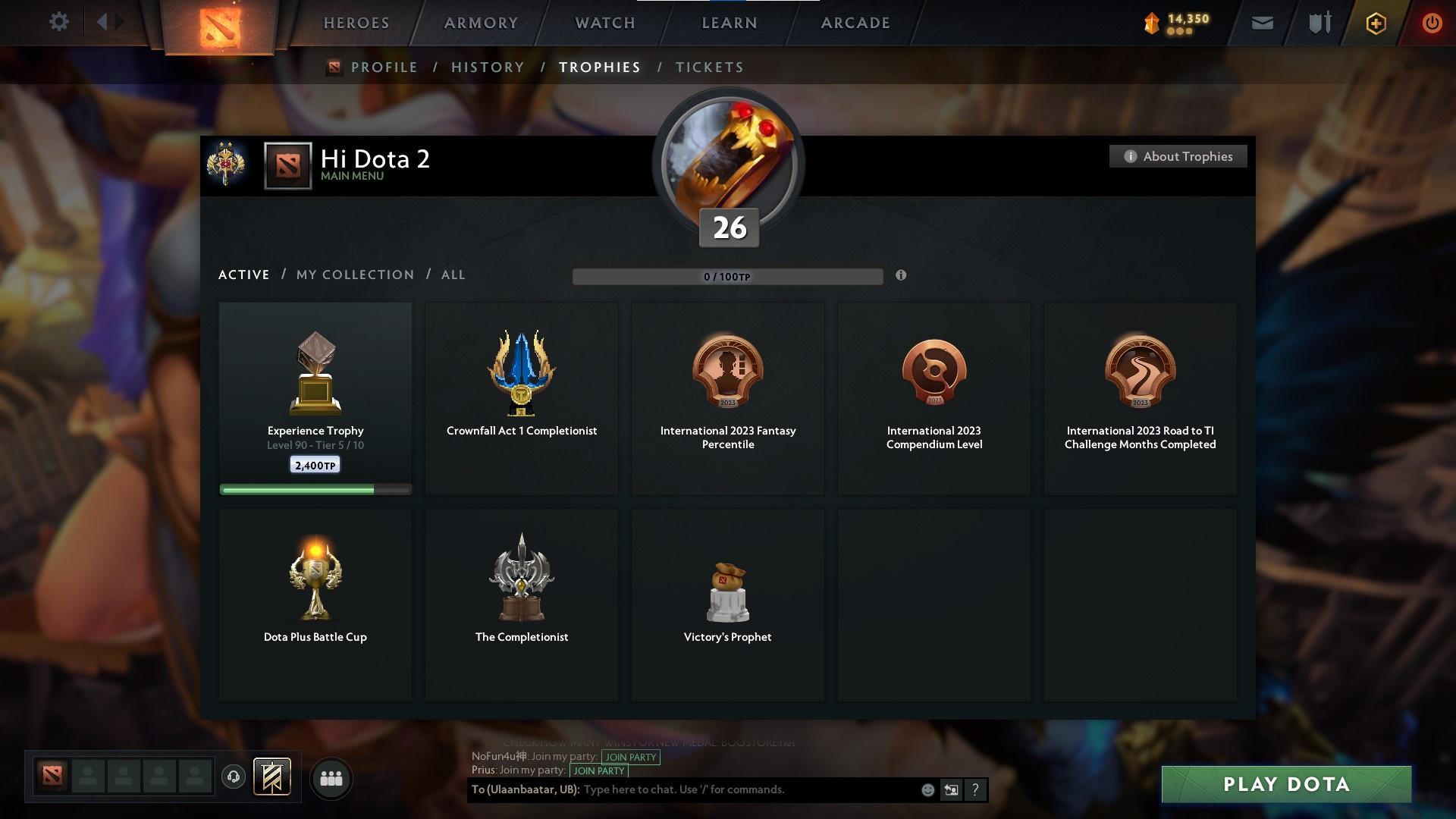Click the 0/100TP trophy progress bar
This screenshot has width=1456, height=819.
tap(727, 277)
